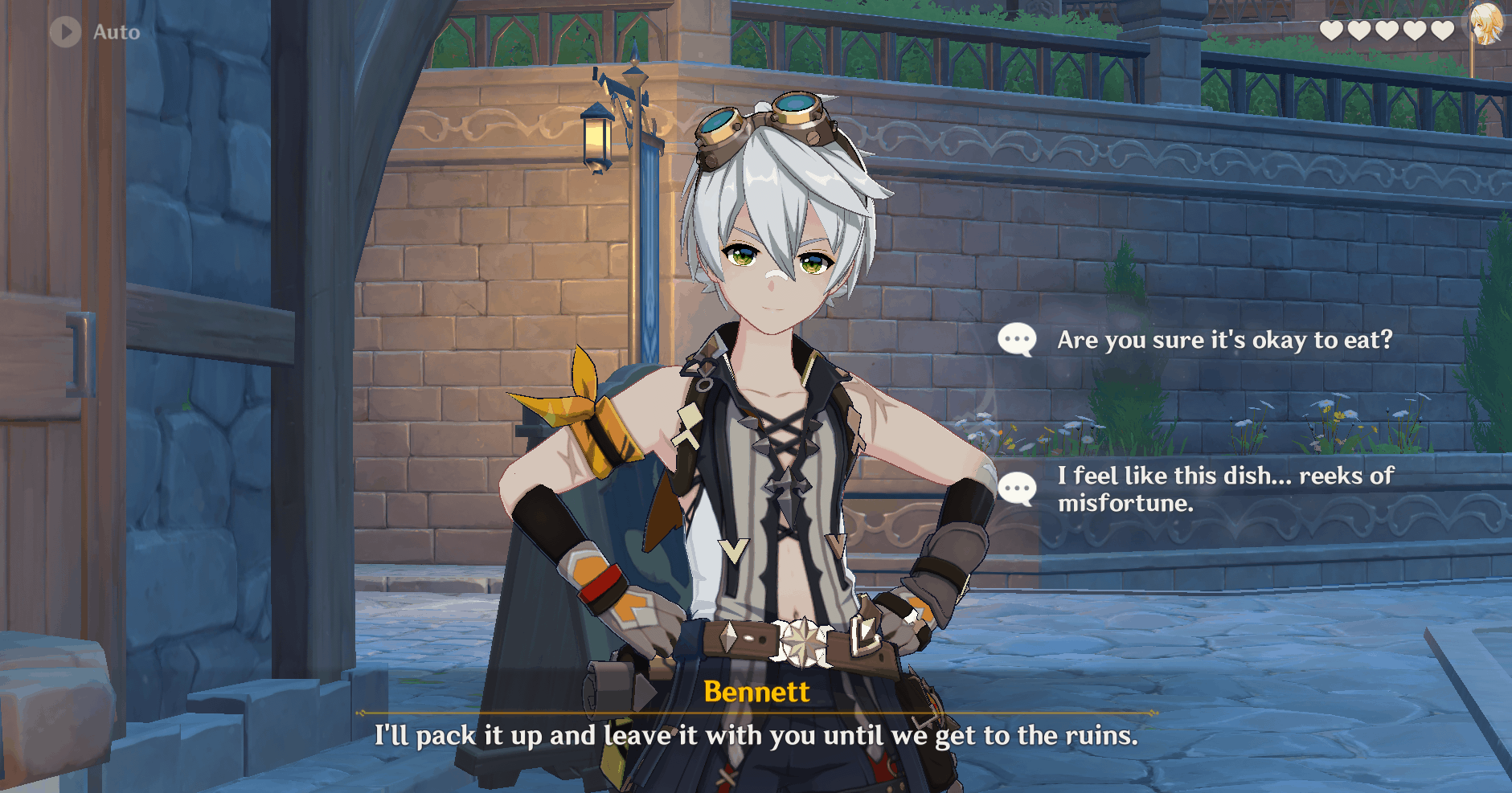This screenshot has height=793, width=1512.
Task: Enable auto-advance by clicking Auto
Action: coord(96,32)
